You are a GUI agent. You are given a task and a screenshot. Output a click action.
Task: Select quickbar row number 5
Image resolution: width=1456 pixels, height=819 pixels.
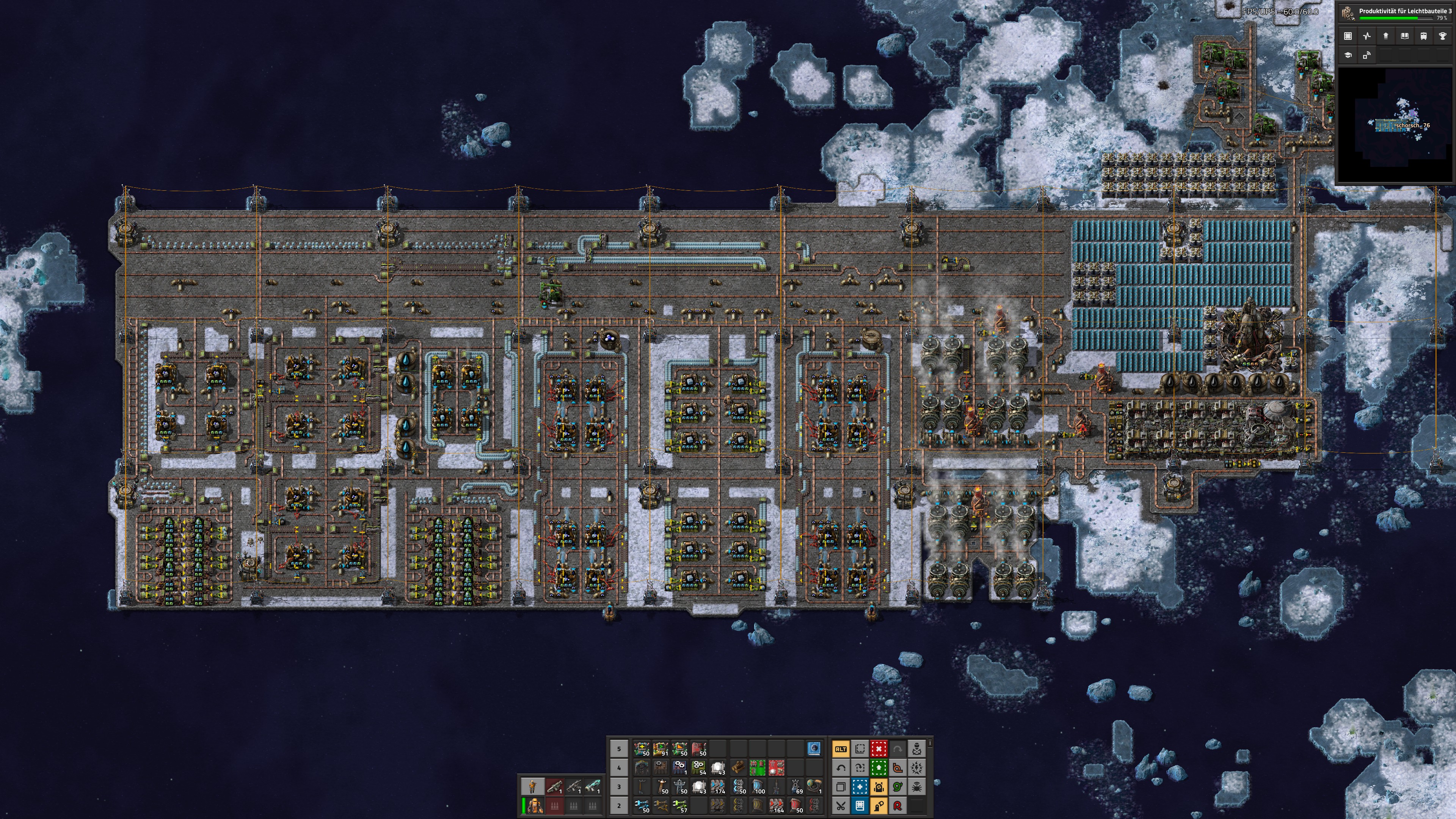click(619, 749)
